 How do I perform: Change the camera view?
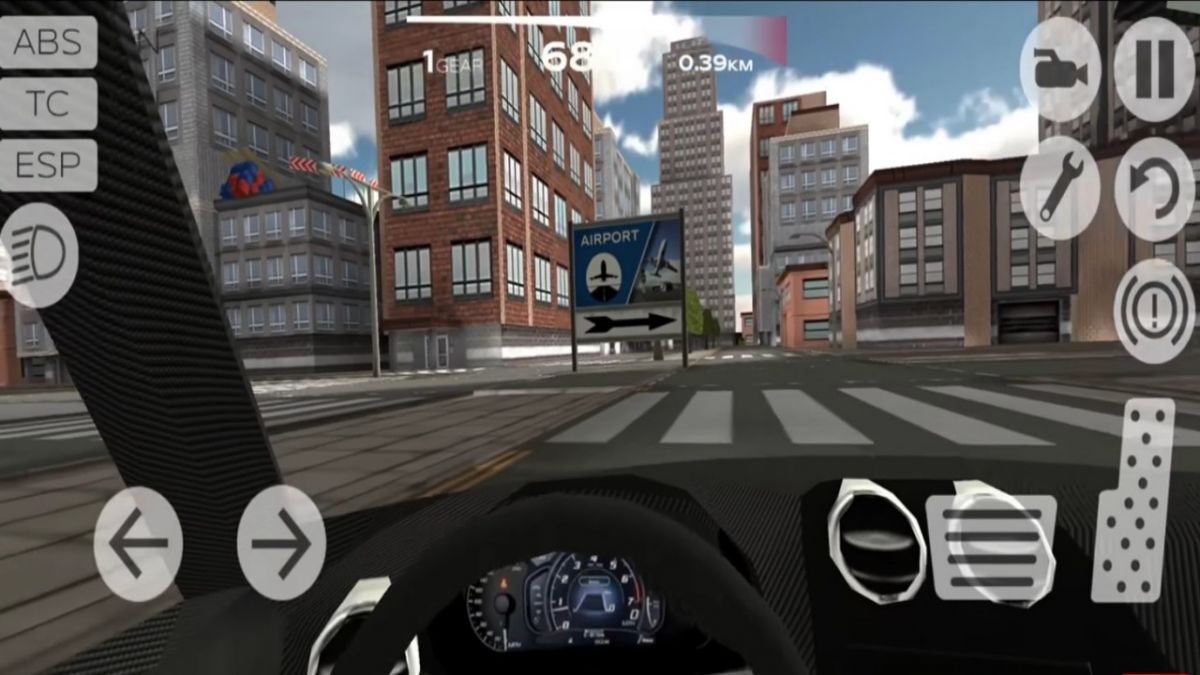(1060, 70)
